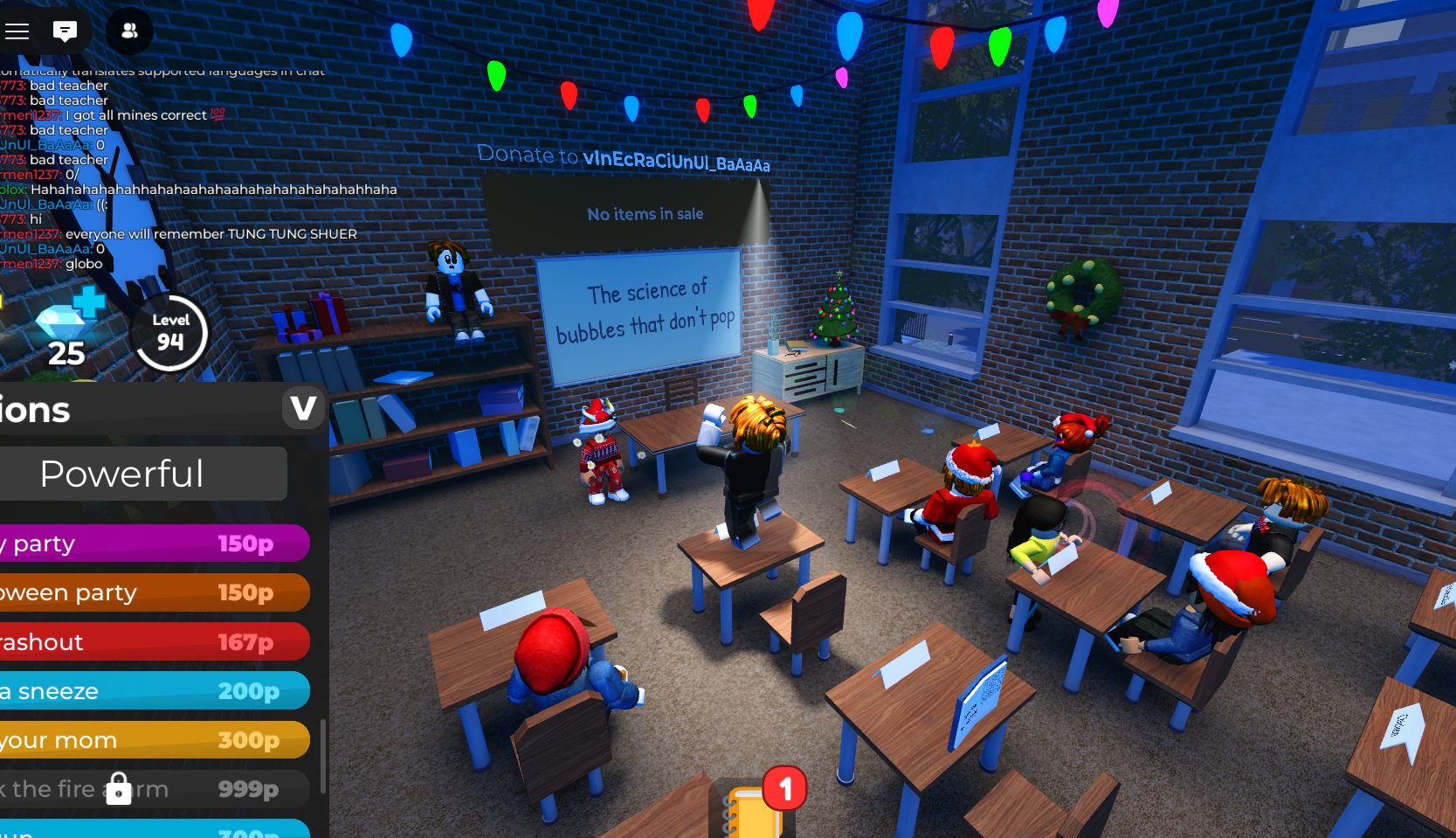This screenshot has height=838, width=1456.
Task: Click the locked fire alarm padlock icon
Action: click(119, 787)
